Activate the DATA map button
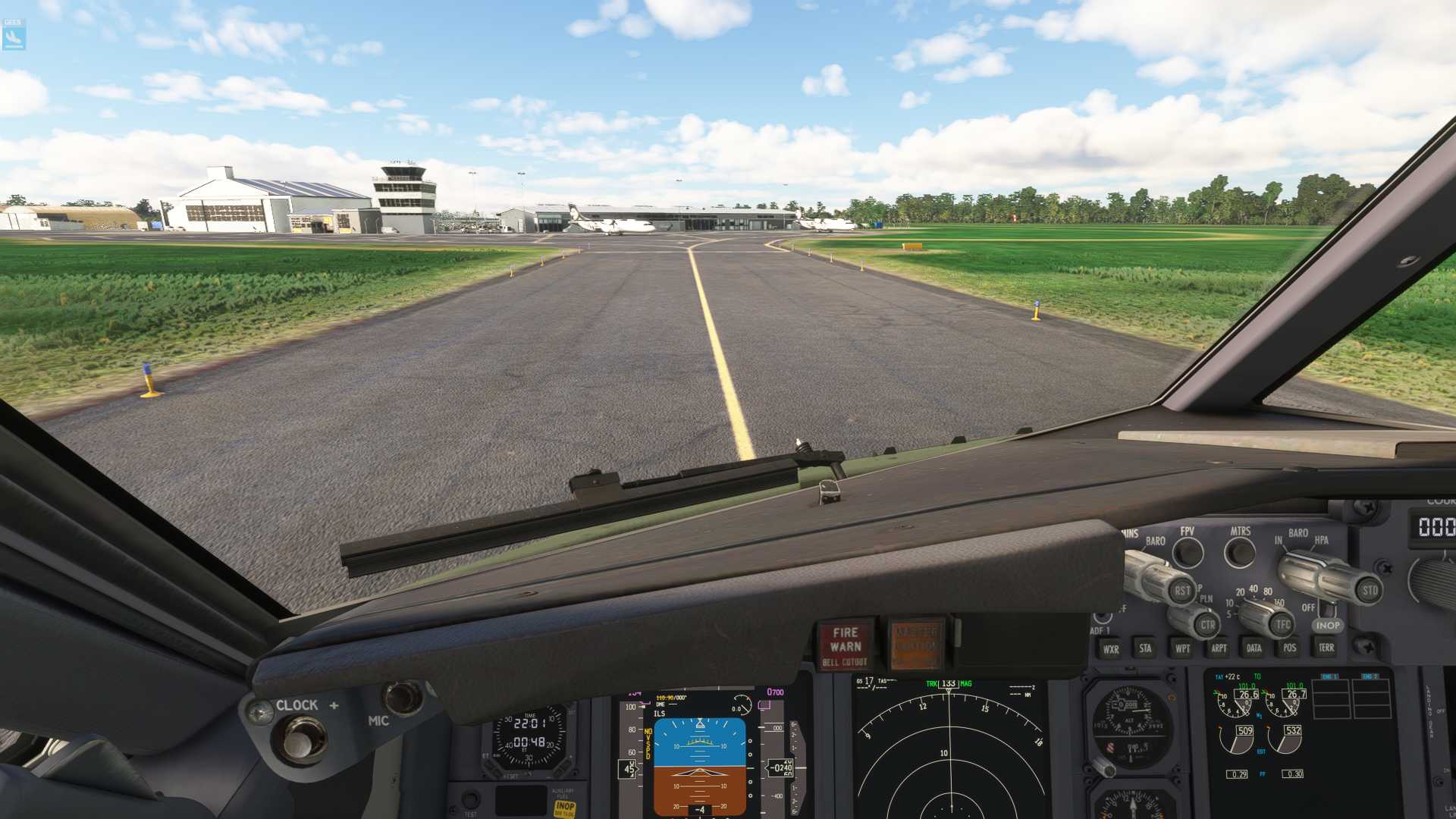1456x819 pixels. point(1254,648)
